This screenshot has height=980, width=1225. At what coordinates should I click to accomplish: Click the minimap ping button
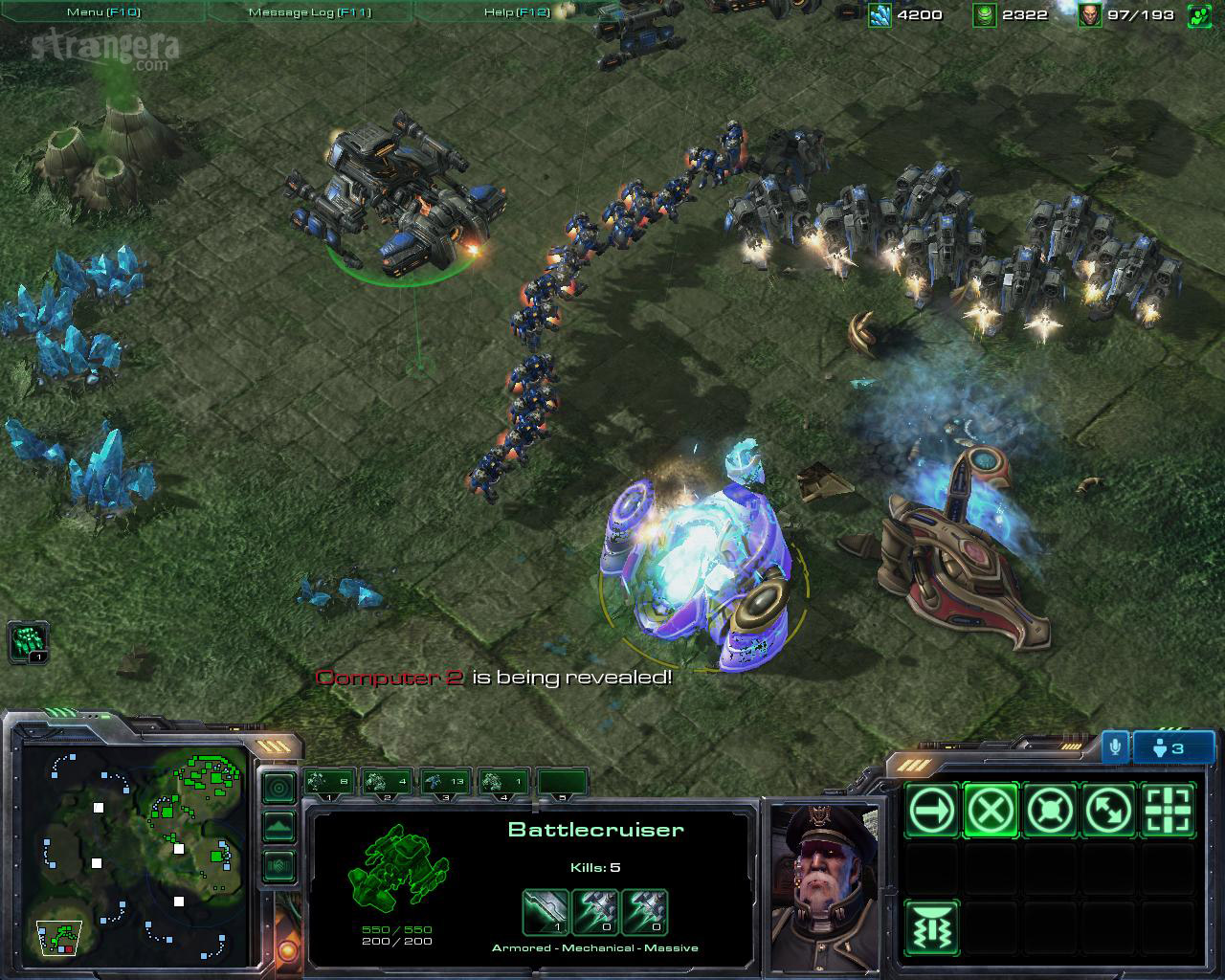click(278, 788)
